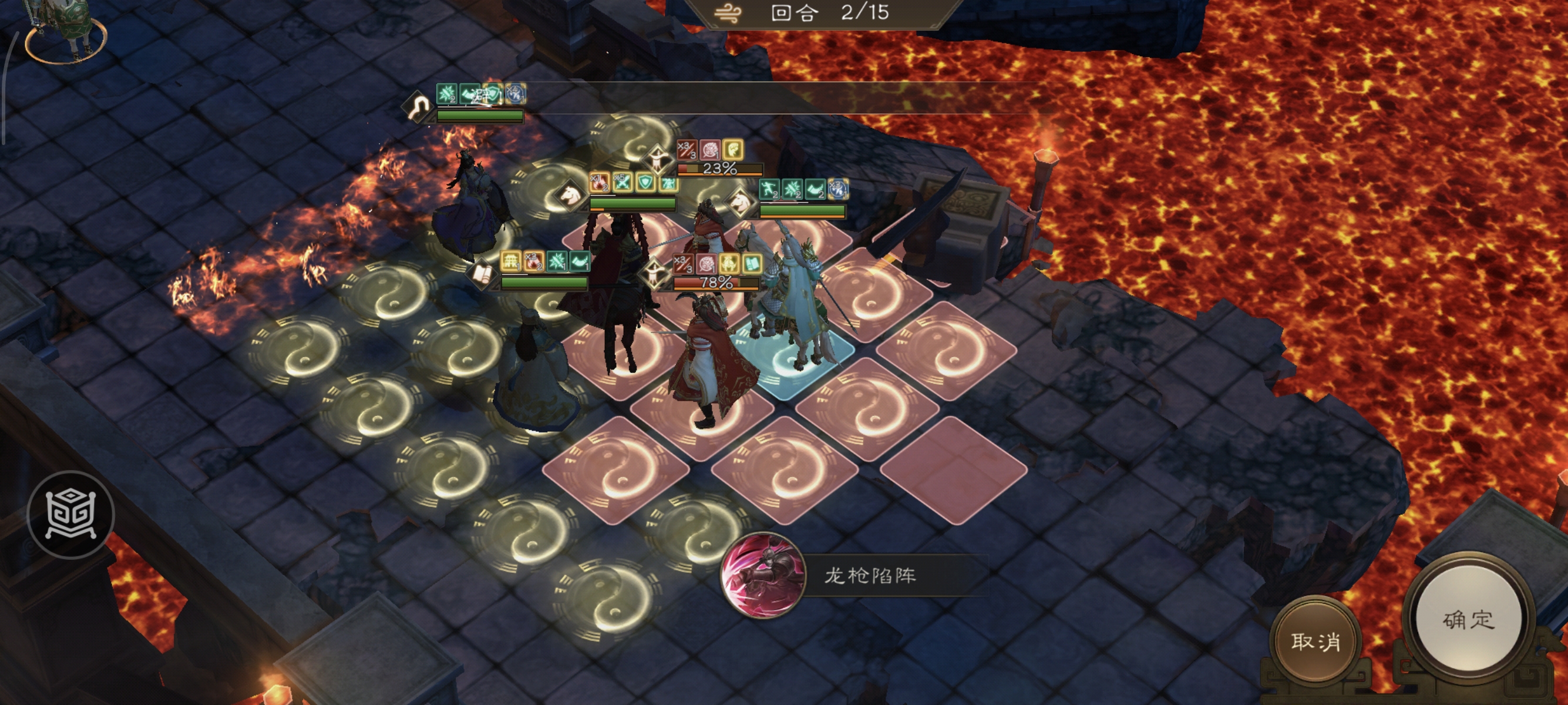
Task: Confirm the action with the 确定 button
Action: [x=1468, y=620]
